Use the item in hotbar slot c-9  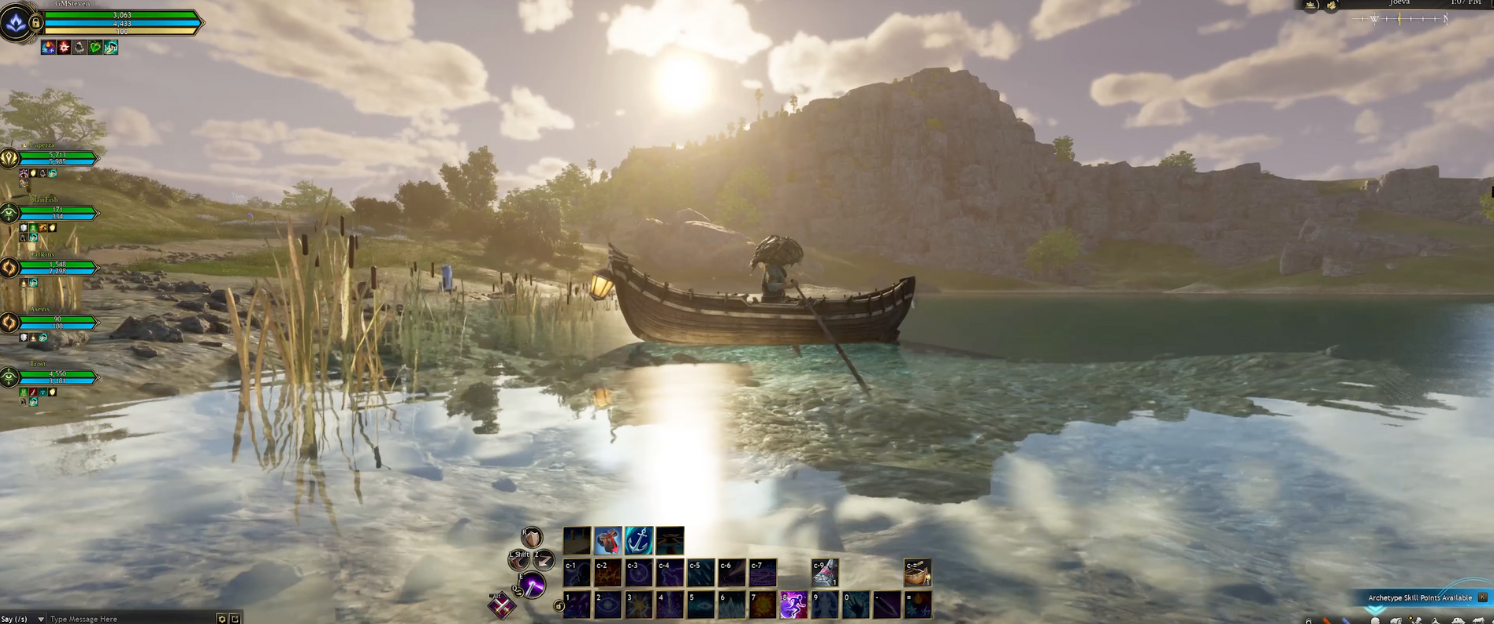pyautogui.click(x=824, y=572)
